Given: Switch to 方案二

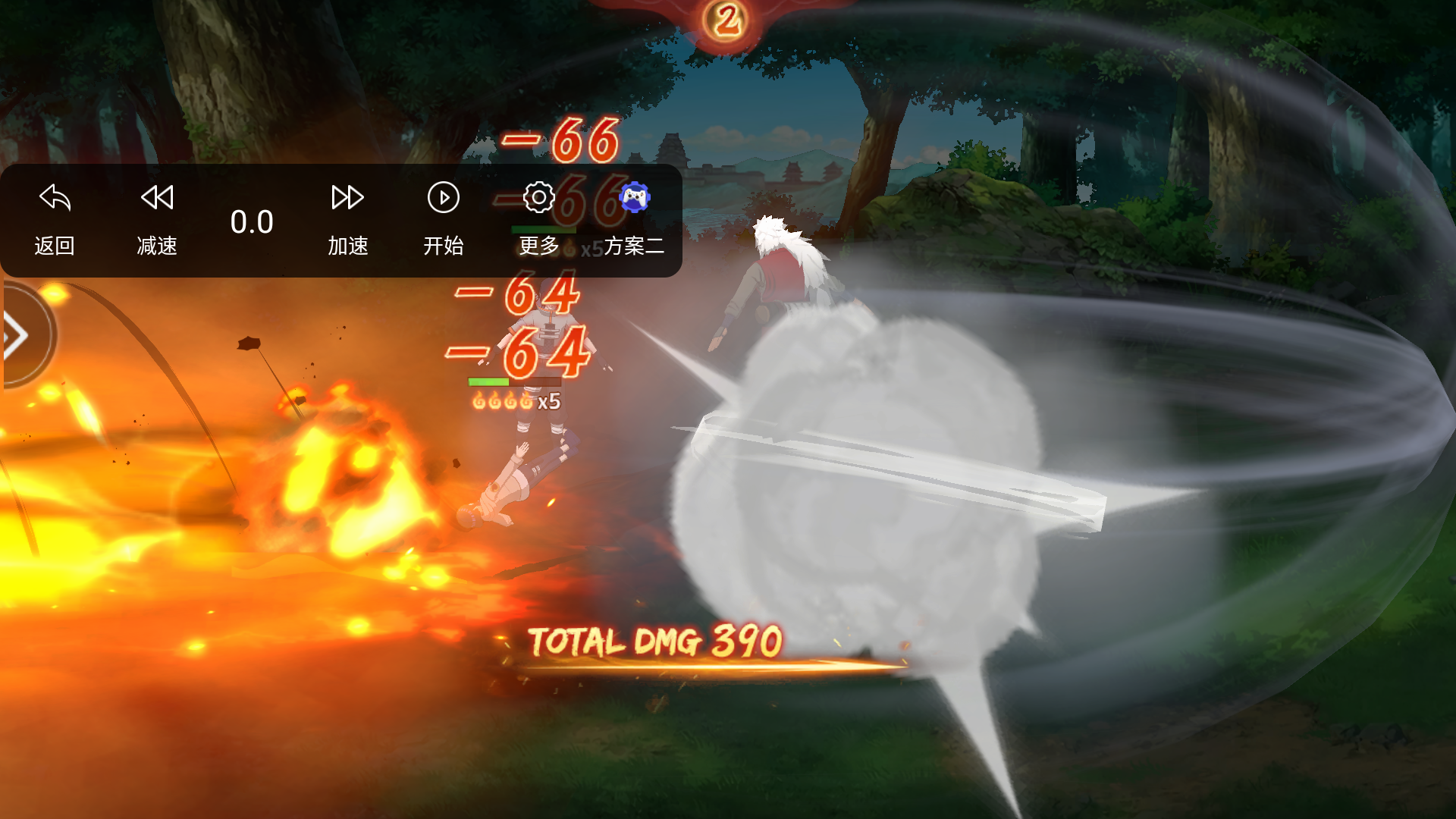Looking at the screenshot, I should coord(635,246).
